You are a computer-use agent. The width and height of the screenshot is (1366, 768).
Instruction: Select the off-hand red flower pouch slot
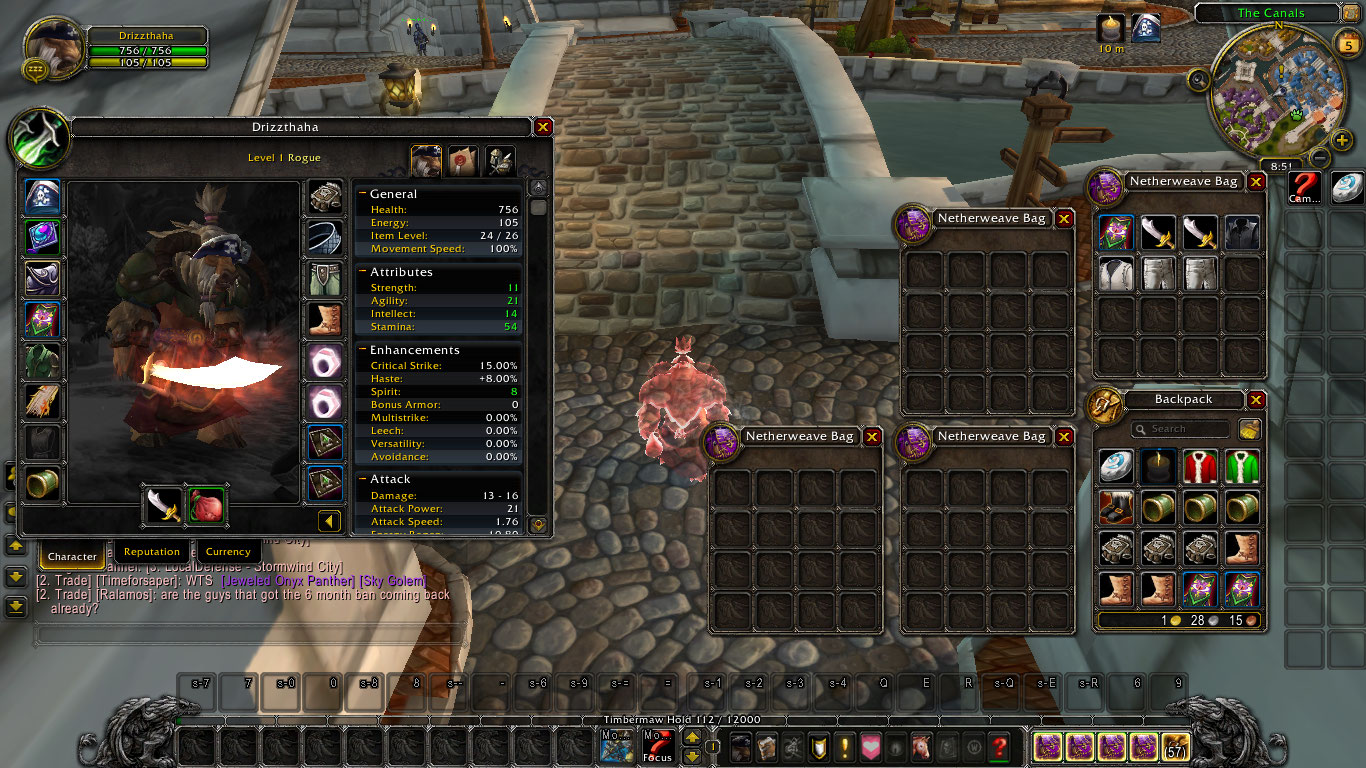(207, 505)
